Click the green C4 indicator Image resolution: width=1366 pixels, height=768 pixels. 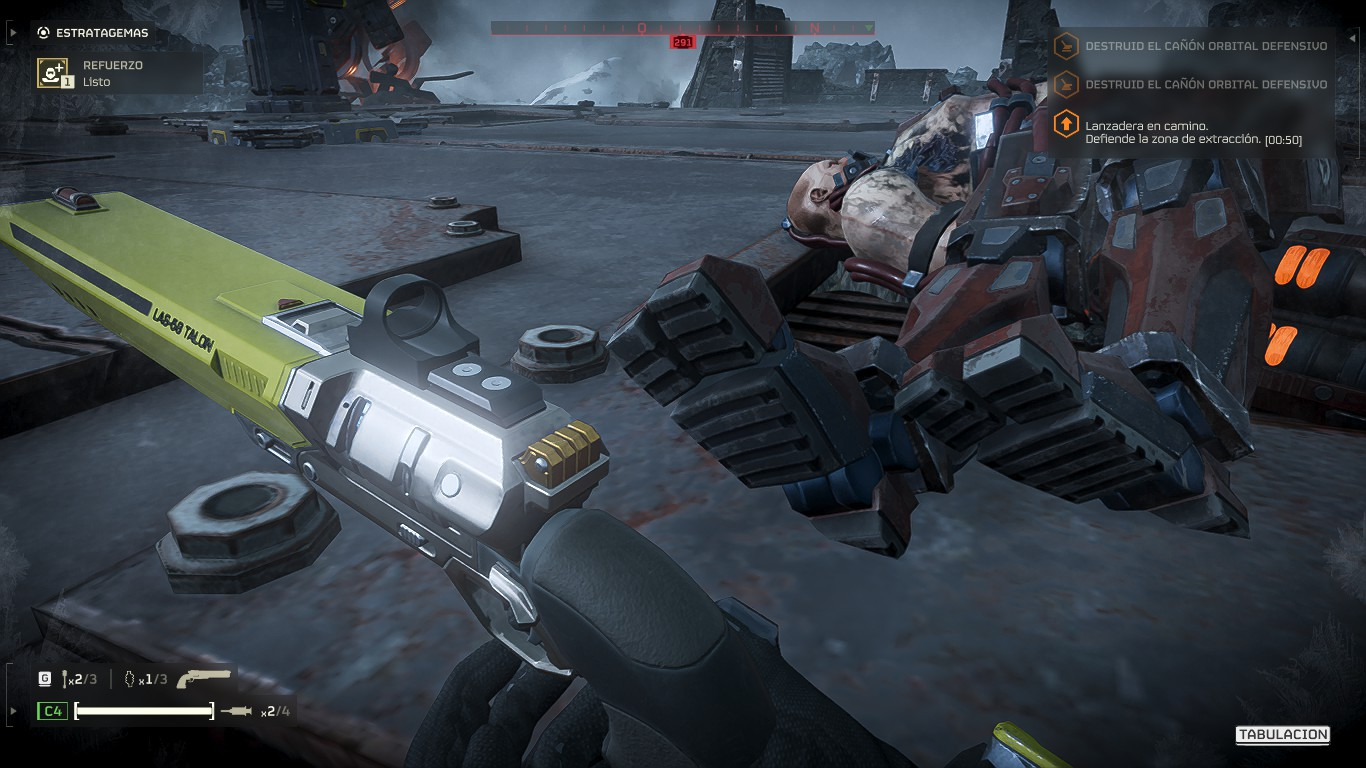(52, 711)
